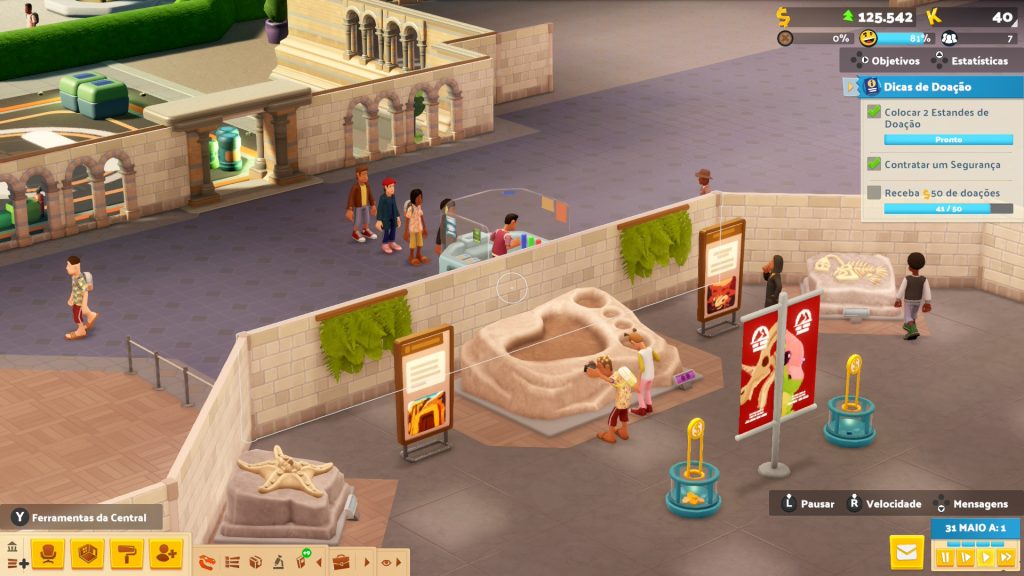1024x576 pixels.
Task: Open the microscope research menu
Action: coord(278,562)
